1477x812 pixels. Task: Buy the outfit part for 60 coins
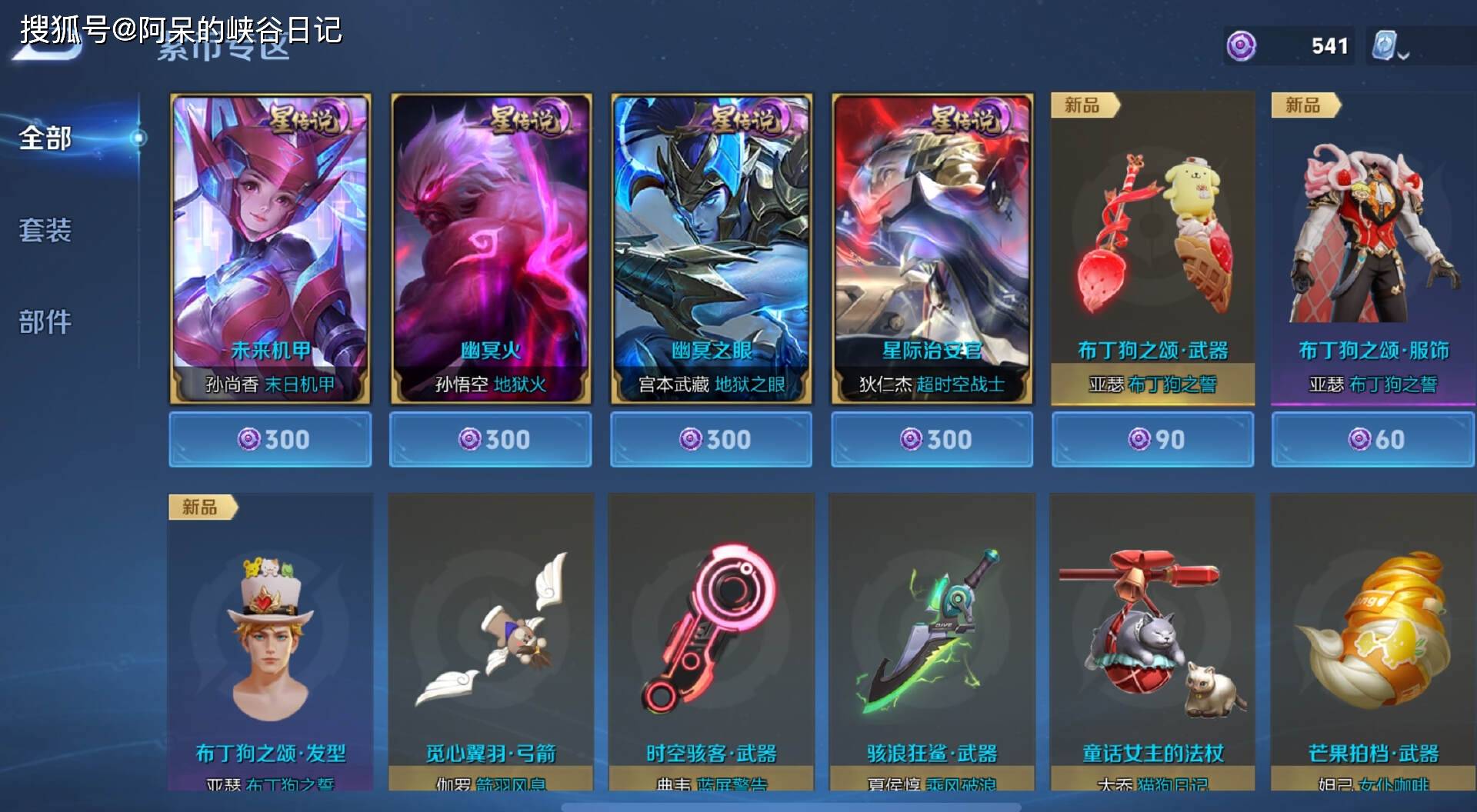[1373, 439]
